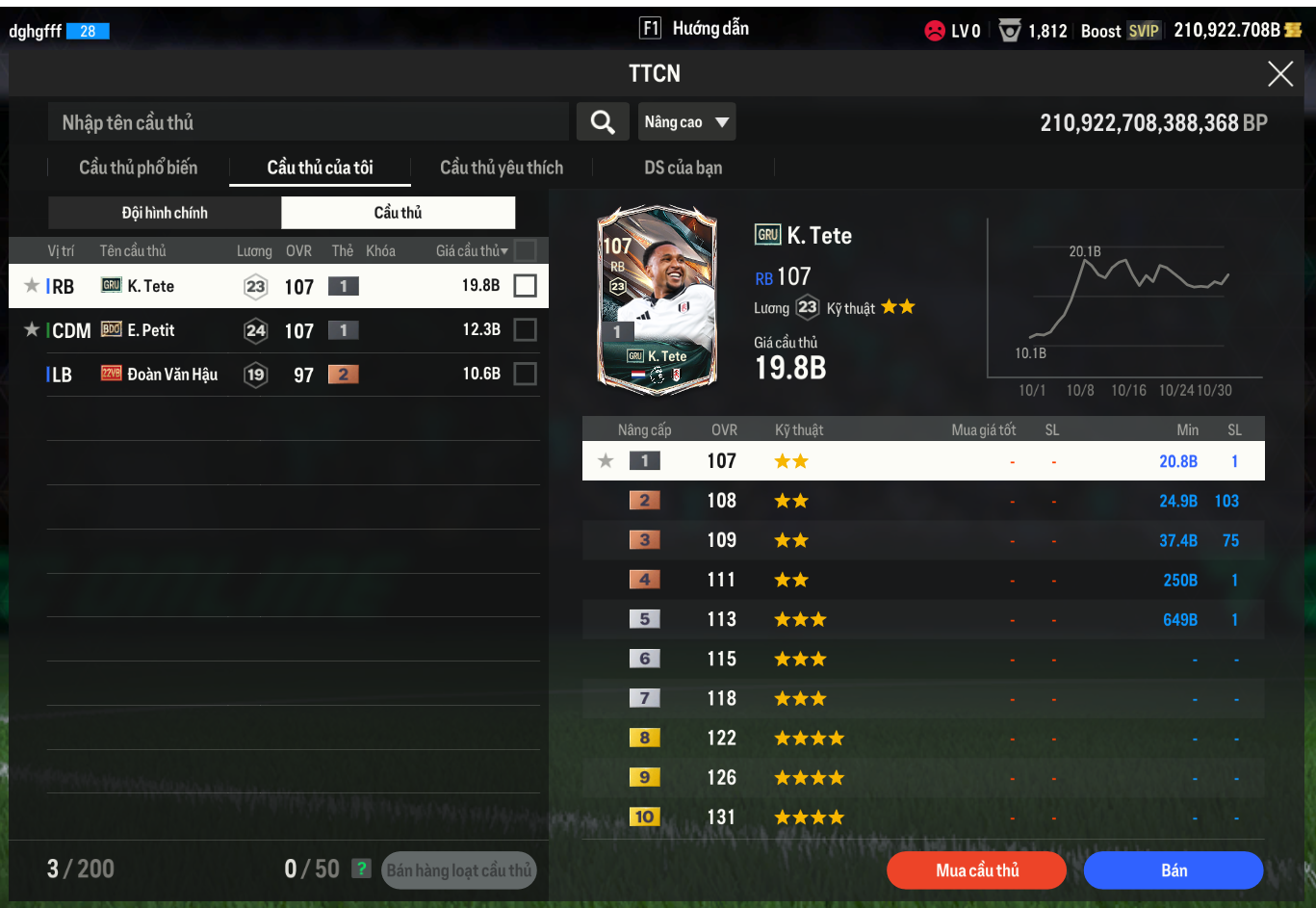Switch to Đội hình chính sub-tab
Screen dimensions: 1316x908
165,213
